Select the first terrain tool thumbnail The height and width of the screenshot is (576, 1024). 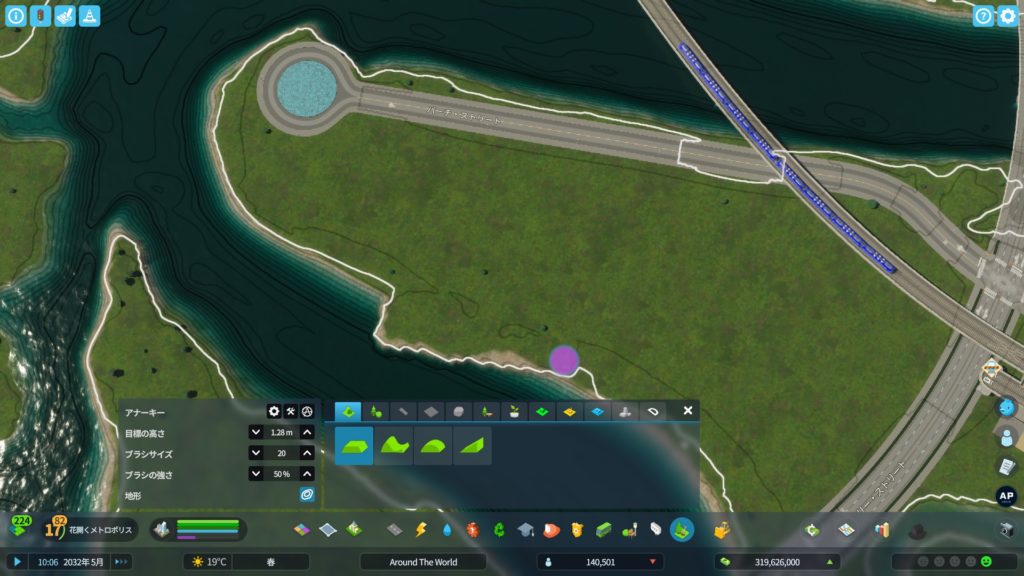click(354, 446)
